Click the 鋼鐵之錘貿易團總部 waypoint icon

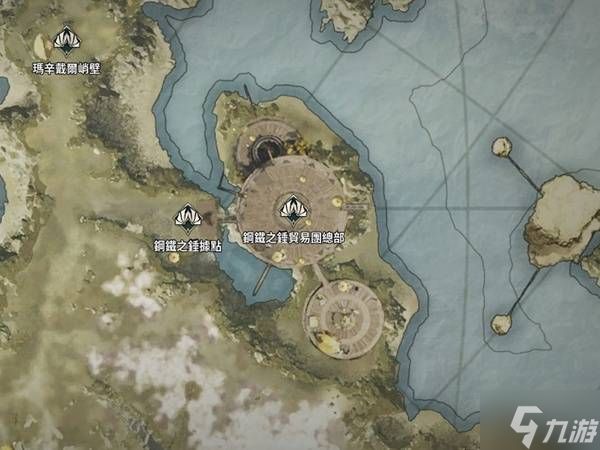292,210
